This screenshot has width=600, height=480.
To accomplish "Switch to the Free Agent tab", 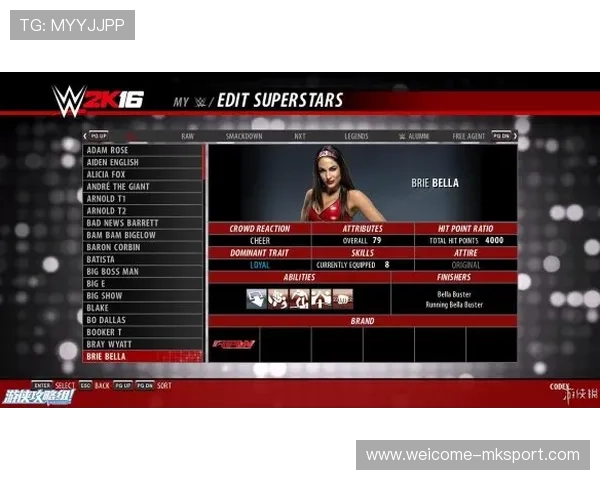I will click(x=468, y=136).
